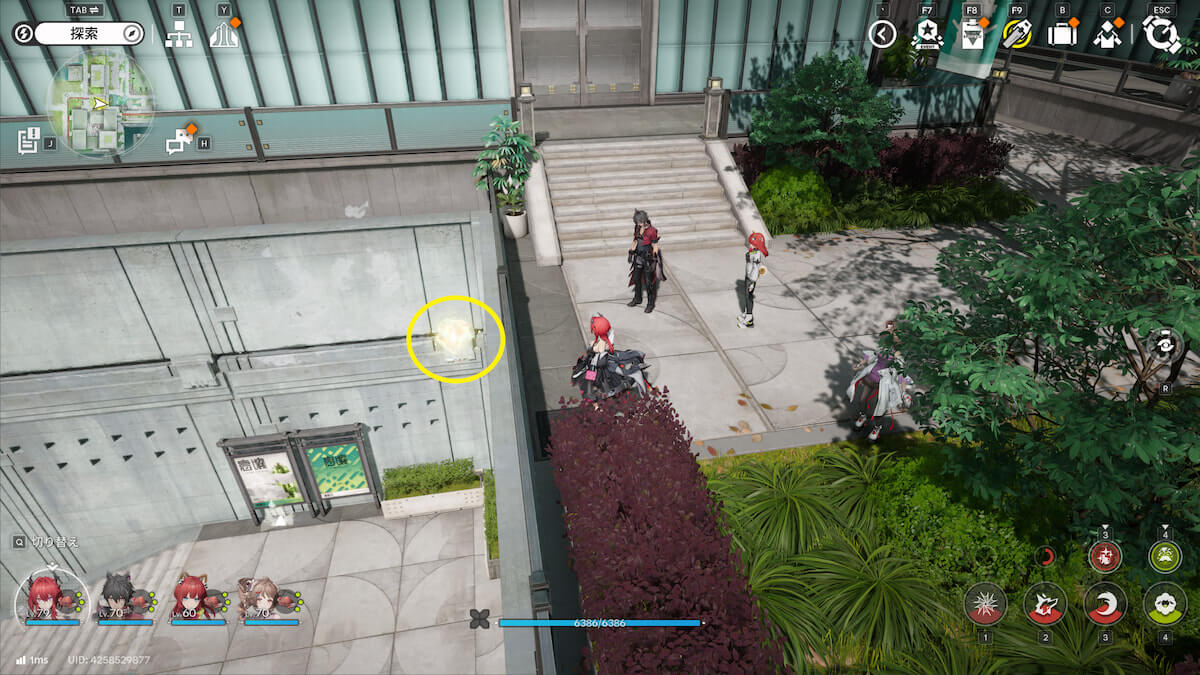This screenshot has height=675, width=1200.
Task: Open the hierarchy tree diagram menu
Action: point(179,34)
